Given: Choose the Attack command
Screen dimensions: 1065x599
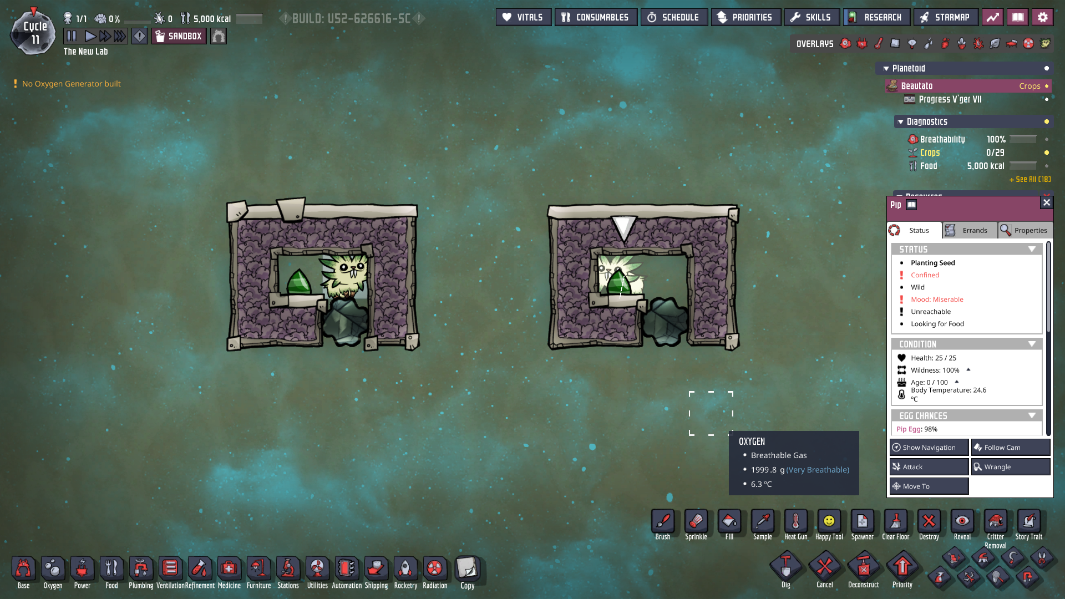Looking at the screenshot, I should pyautogui.click(x=929, y=467).
